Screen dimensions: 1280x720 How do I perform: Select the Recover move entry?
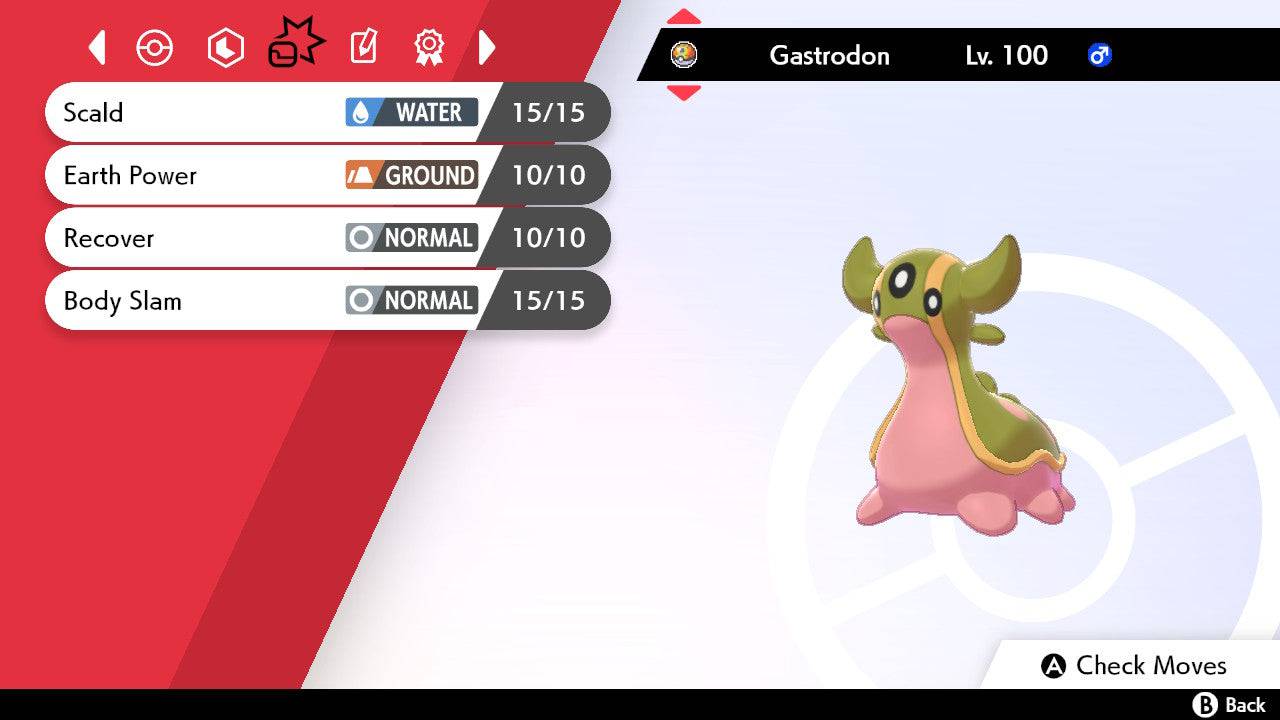pyautogui.click(x=327, y=238)
